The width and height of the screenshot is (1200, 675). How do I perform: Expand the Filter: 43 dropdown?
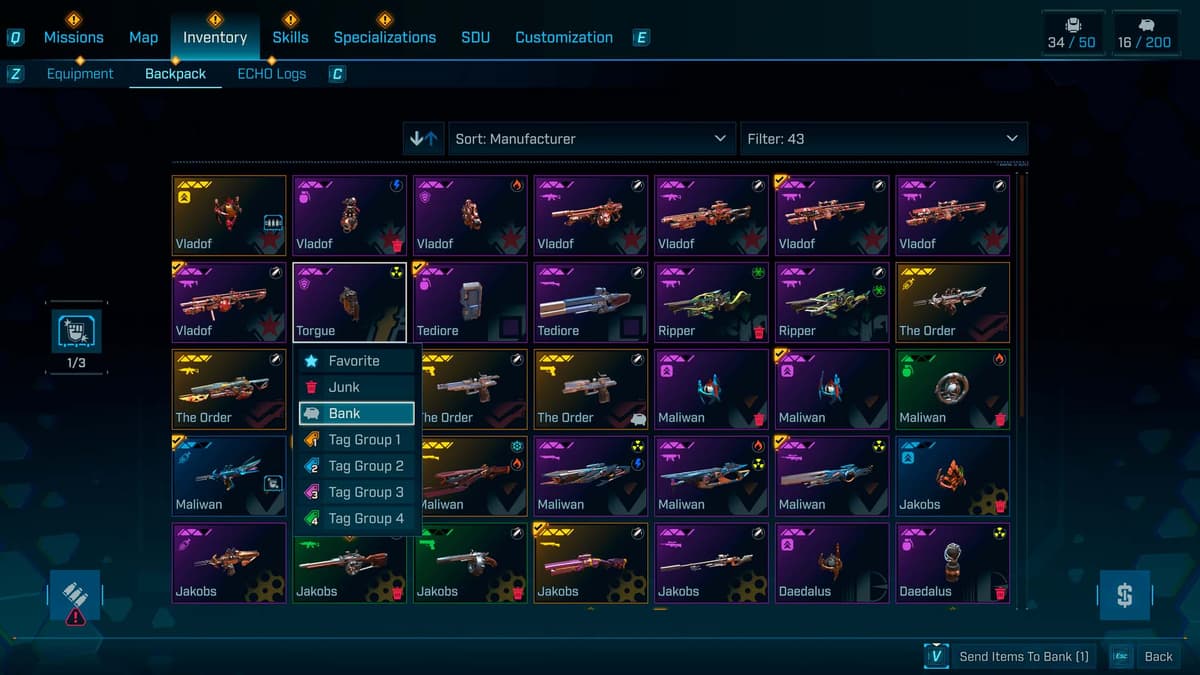coord(883,139)
